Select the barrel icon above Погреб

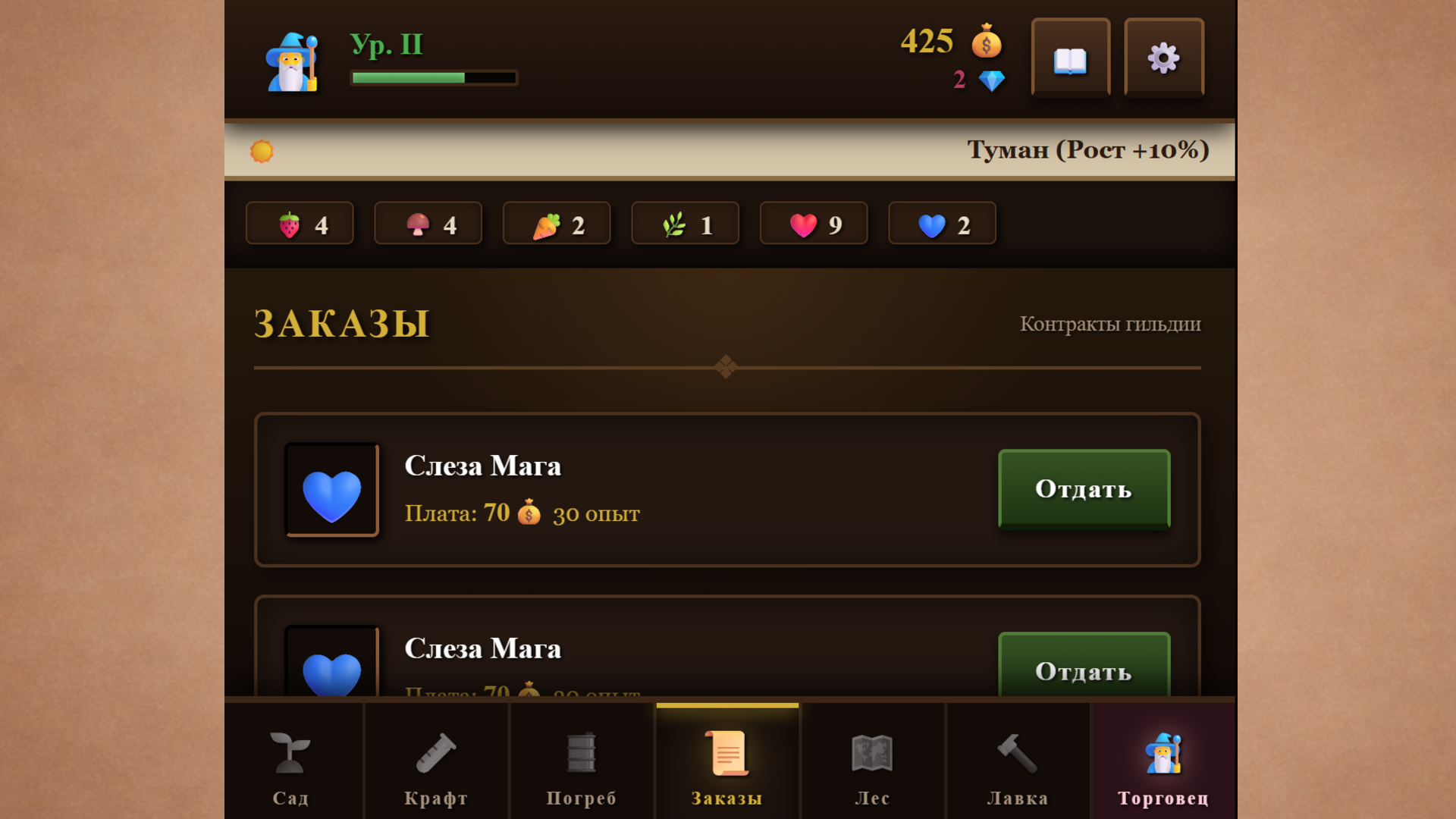click(x=581, y=753)
